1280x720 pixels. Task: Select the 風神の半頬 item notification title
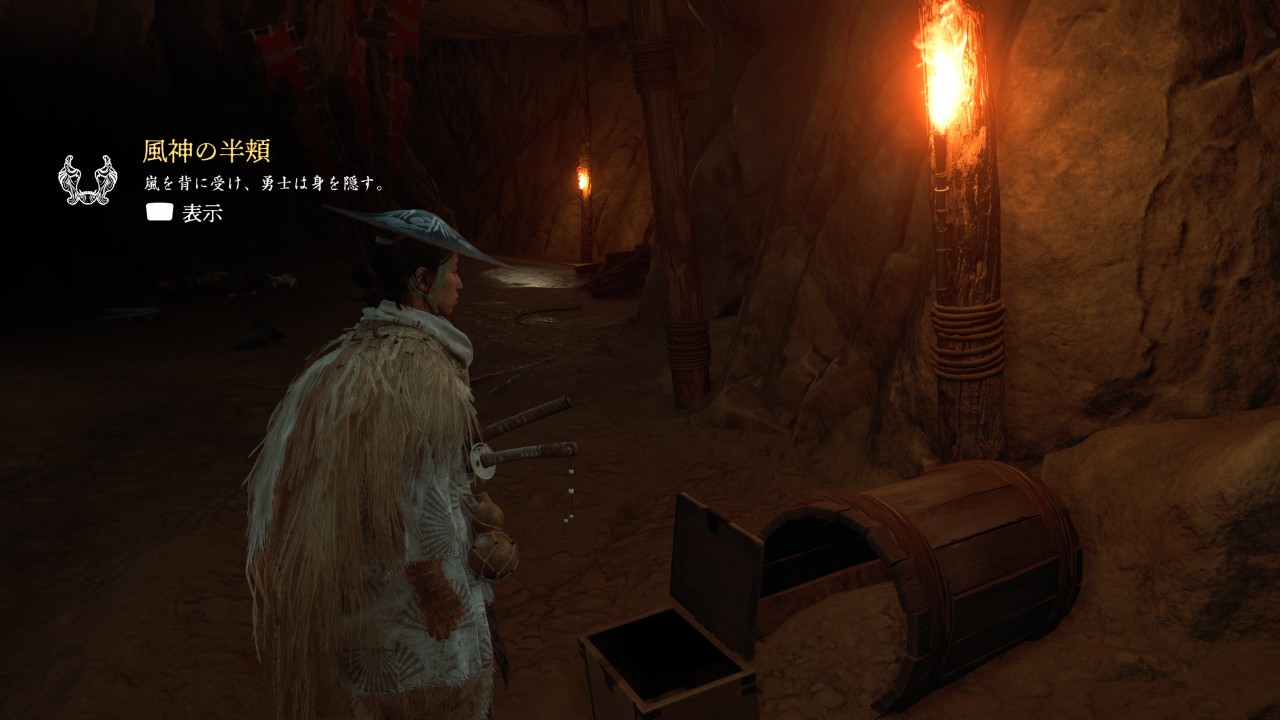pos(206,152)
